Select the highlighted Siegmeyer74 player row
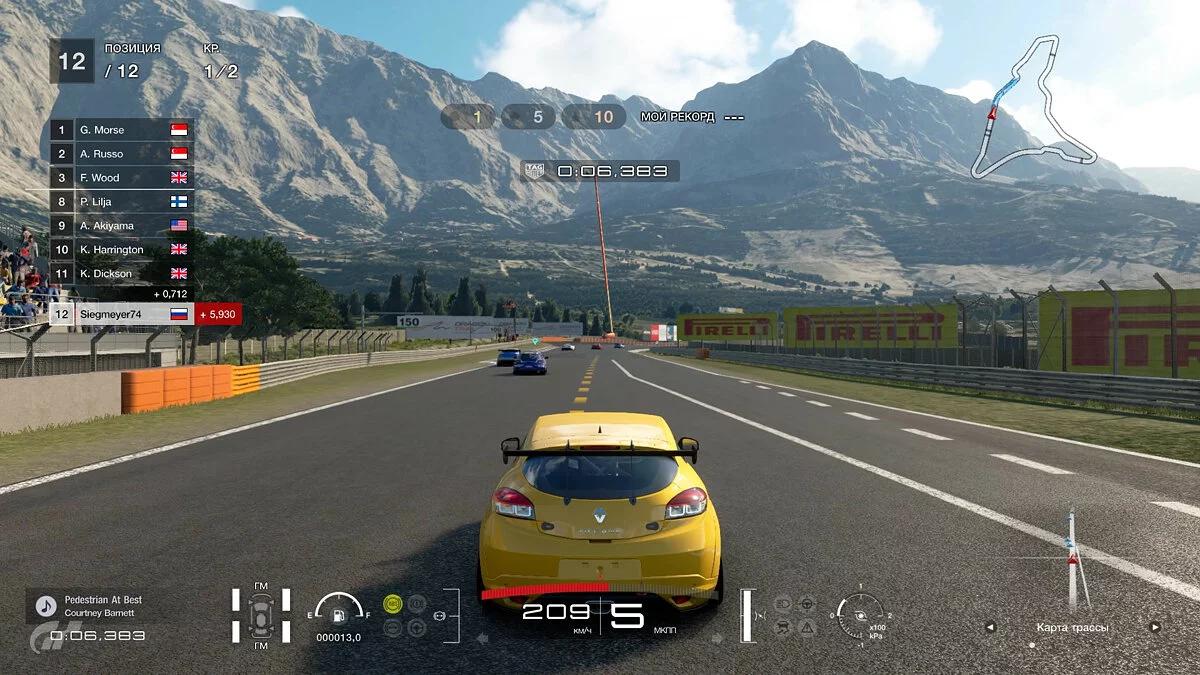This screenshot has height=675, width=1200. (121, 314)
